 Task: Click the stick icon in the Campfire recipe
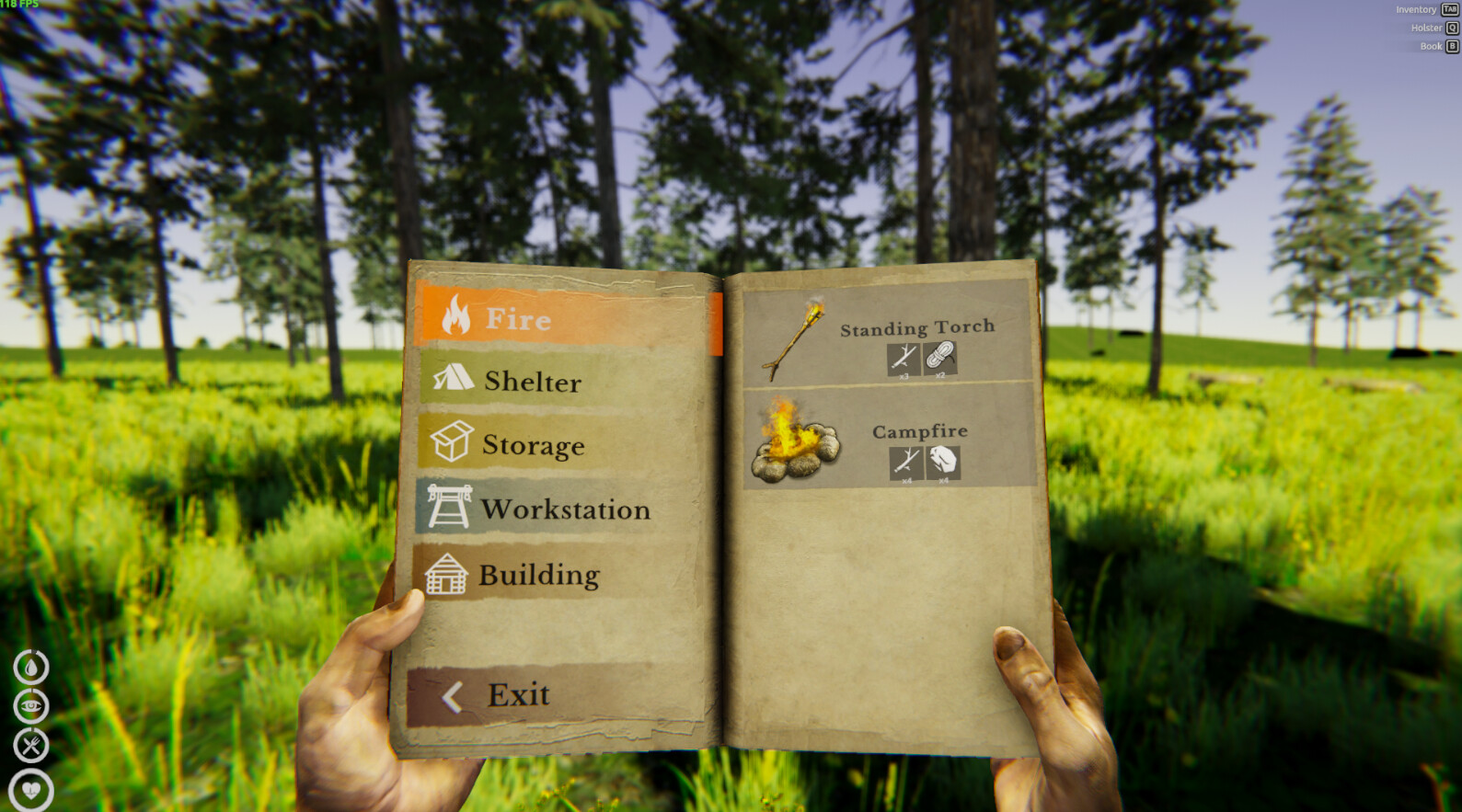[x=907, y=461]
